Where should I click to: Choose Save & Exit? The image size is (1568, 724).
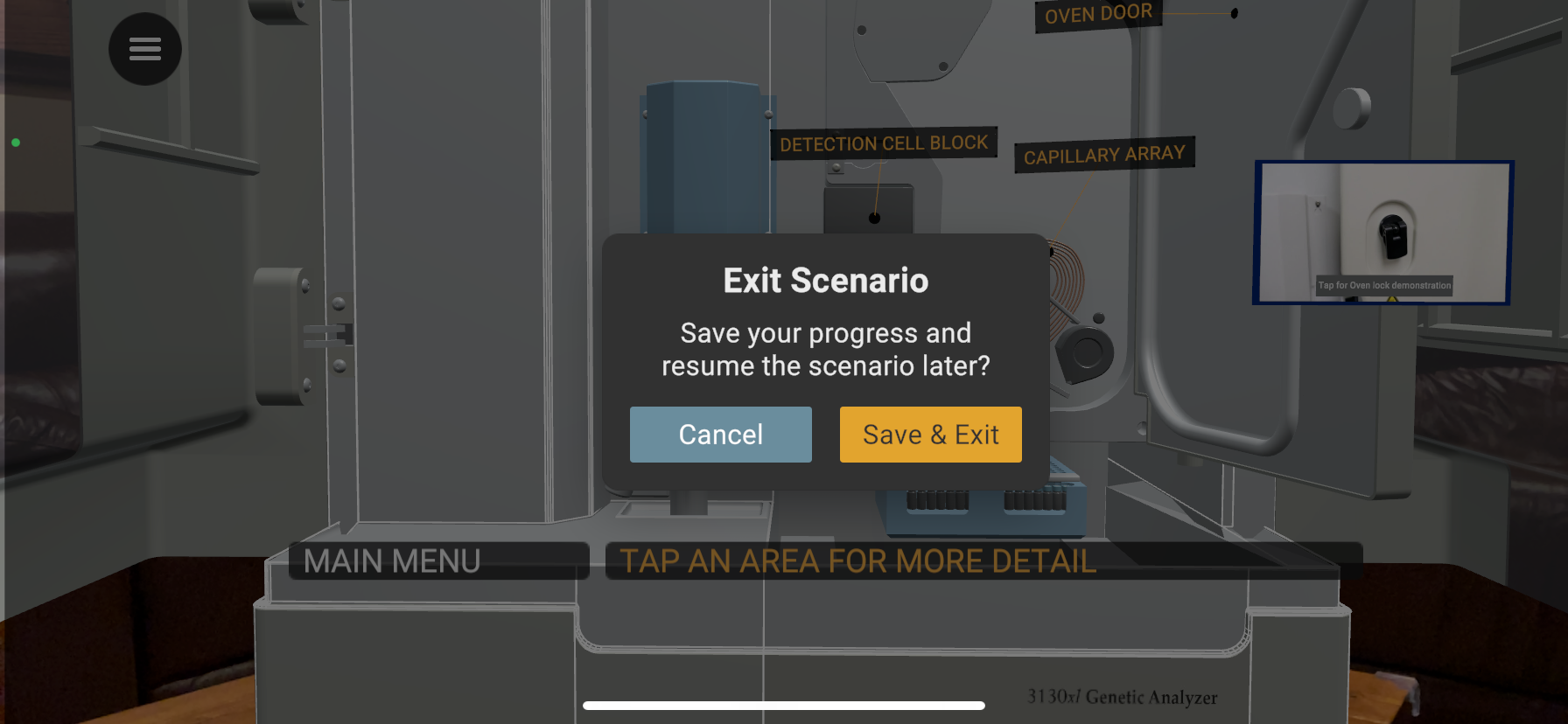[x=930, y=435]
